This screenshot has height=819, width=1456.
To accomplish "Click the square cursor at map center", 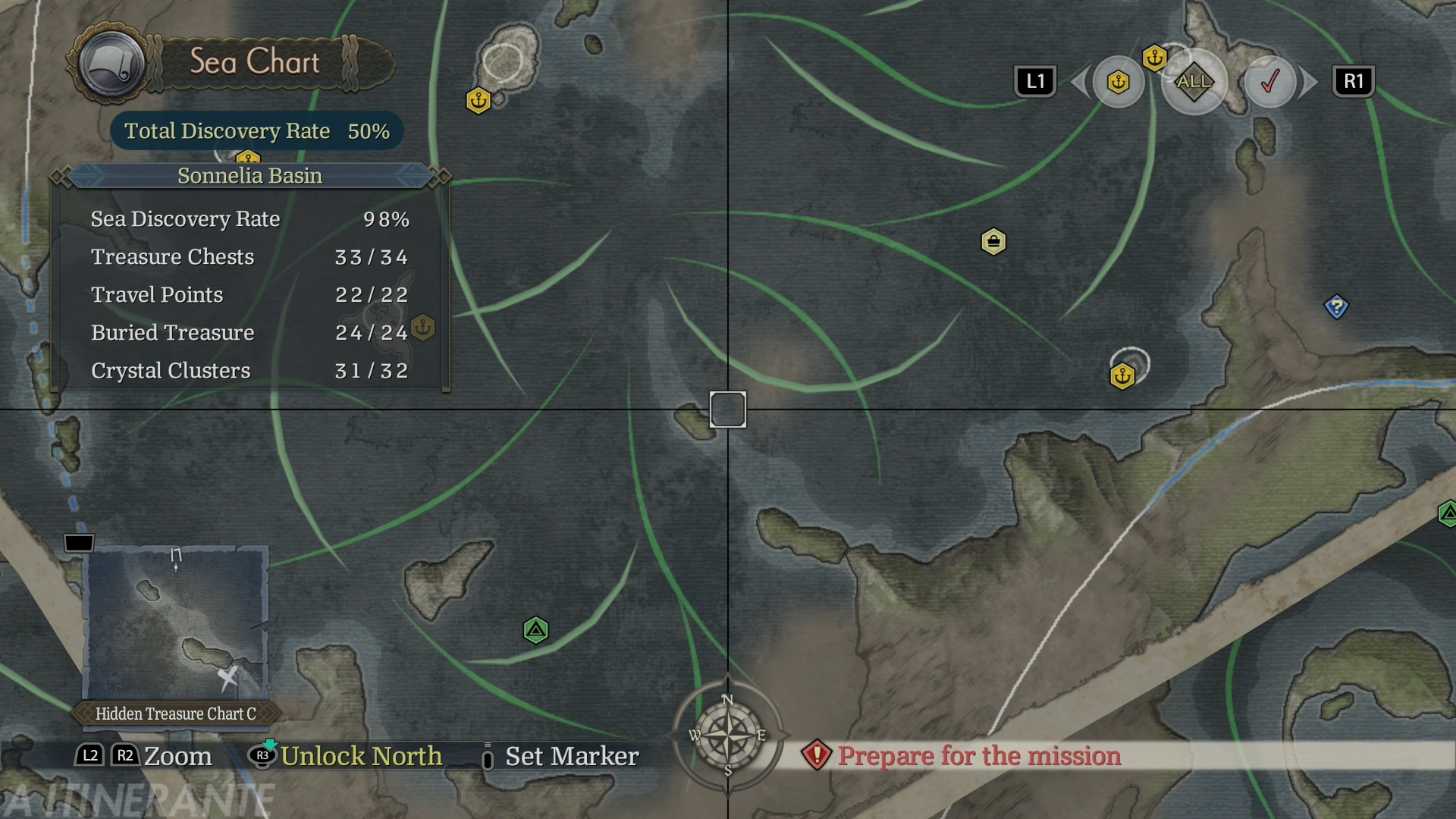I will tap(728, 409).
